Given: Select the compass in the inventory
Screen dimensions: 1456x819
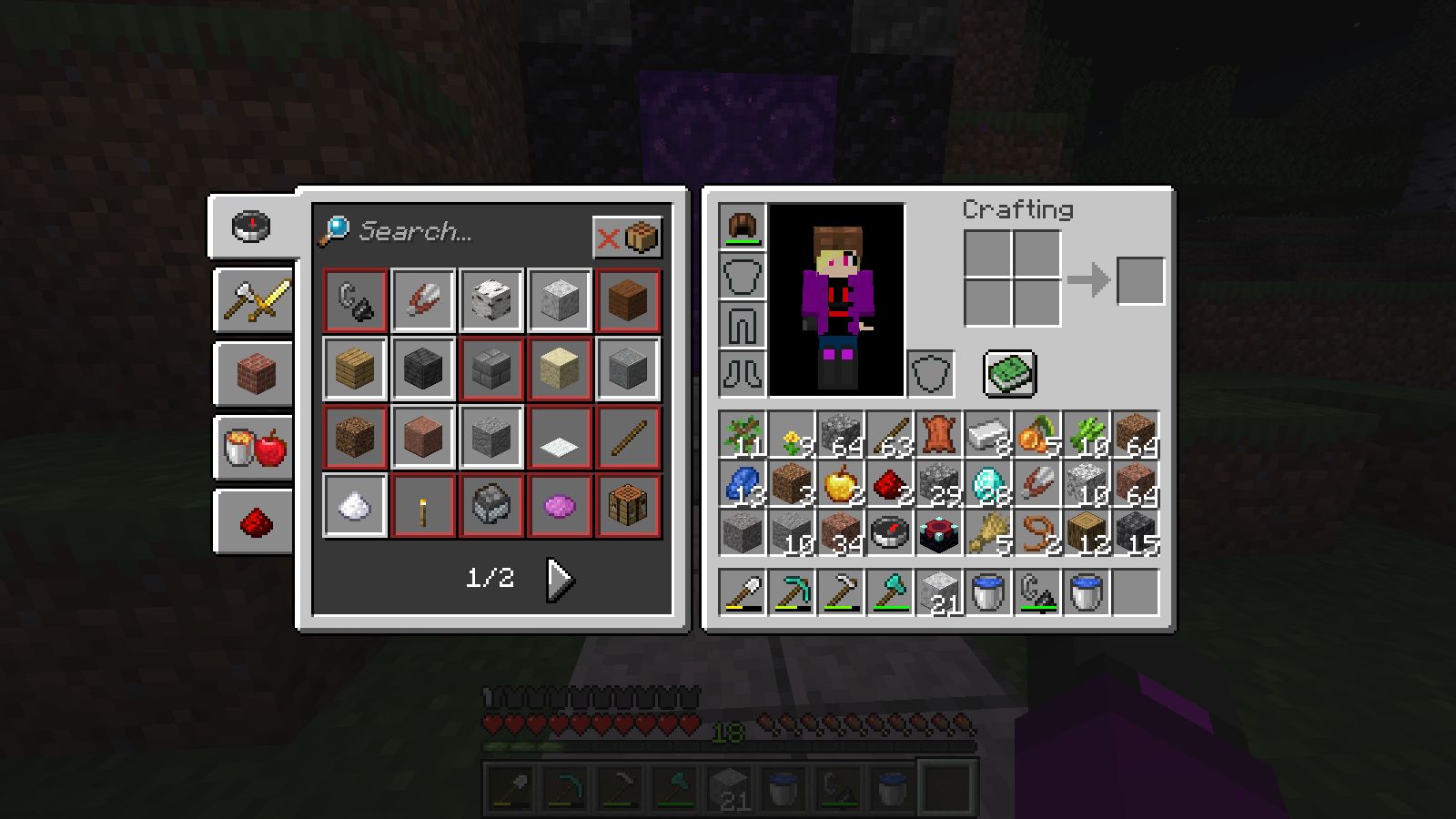Looking at the screenshot, I should 889,532.
